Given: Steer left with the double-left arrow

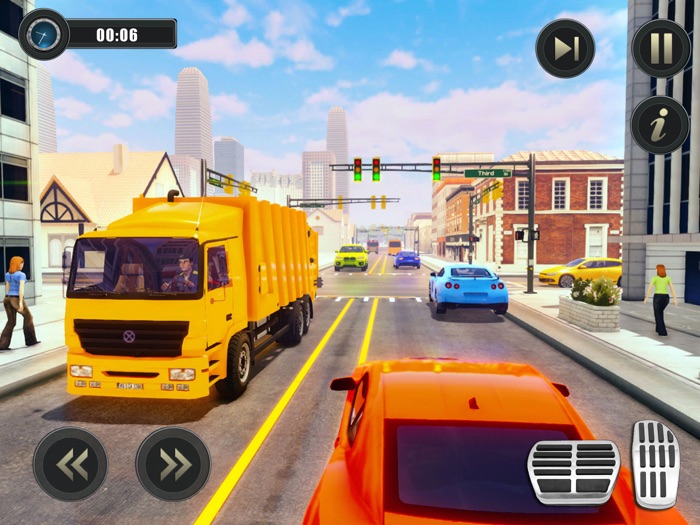Looking at the screenshot, I should pos(70,464).
